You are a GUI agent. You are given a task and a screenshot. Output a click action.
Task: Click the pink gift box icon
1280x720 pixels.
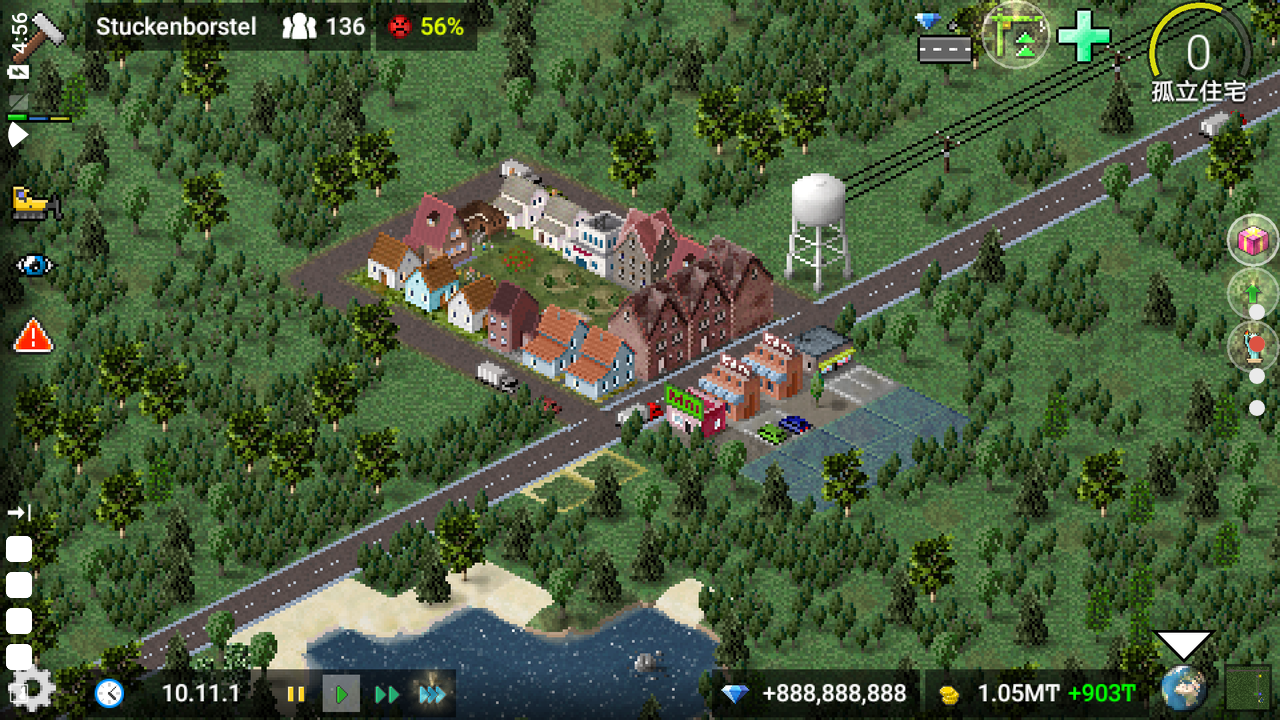tap(1252, 240)
